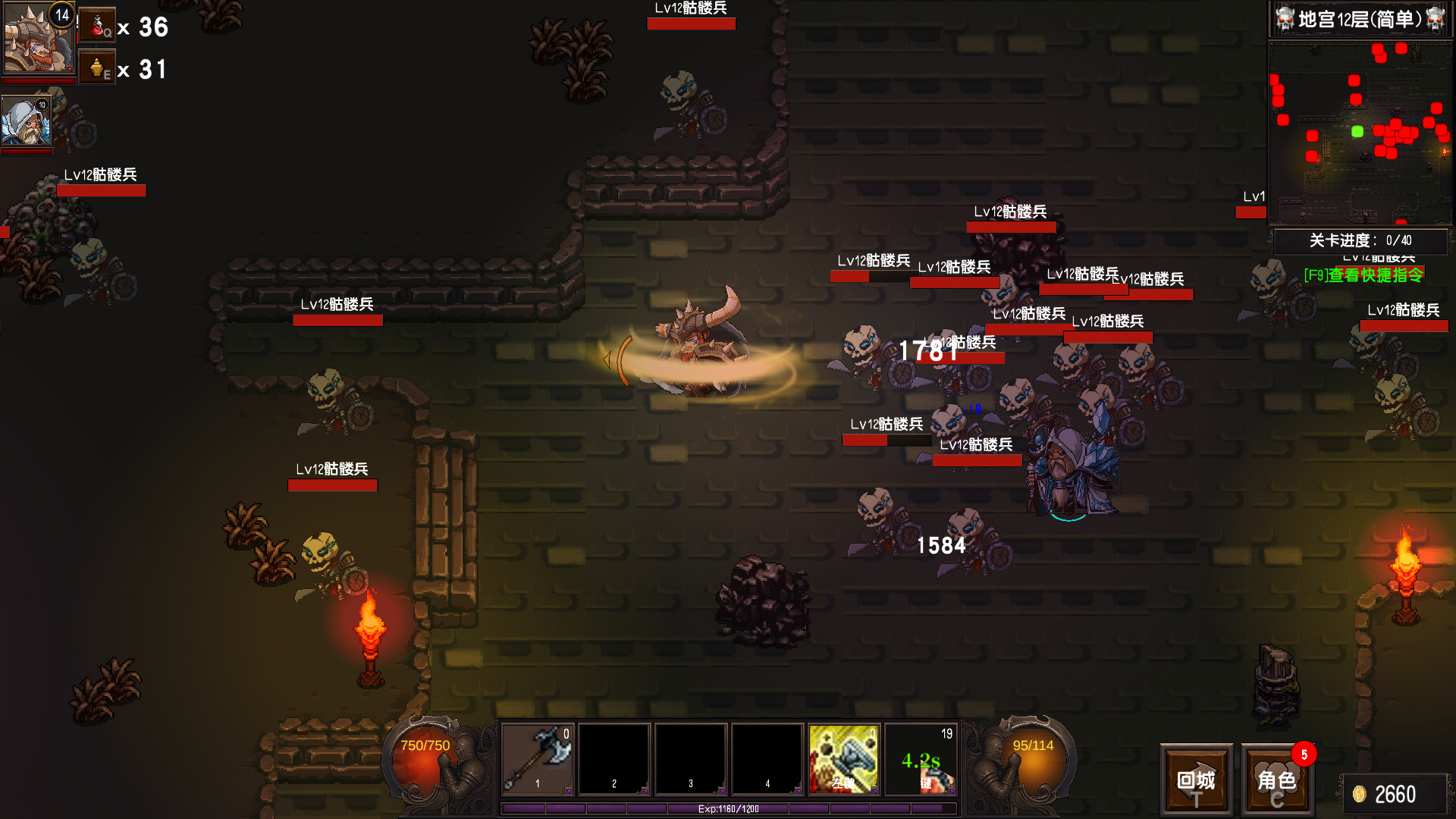The image size is (1456, 819).
Task: Click the Exp:1160/1200 experience bar
Action: [x=728, y=808]
